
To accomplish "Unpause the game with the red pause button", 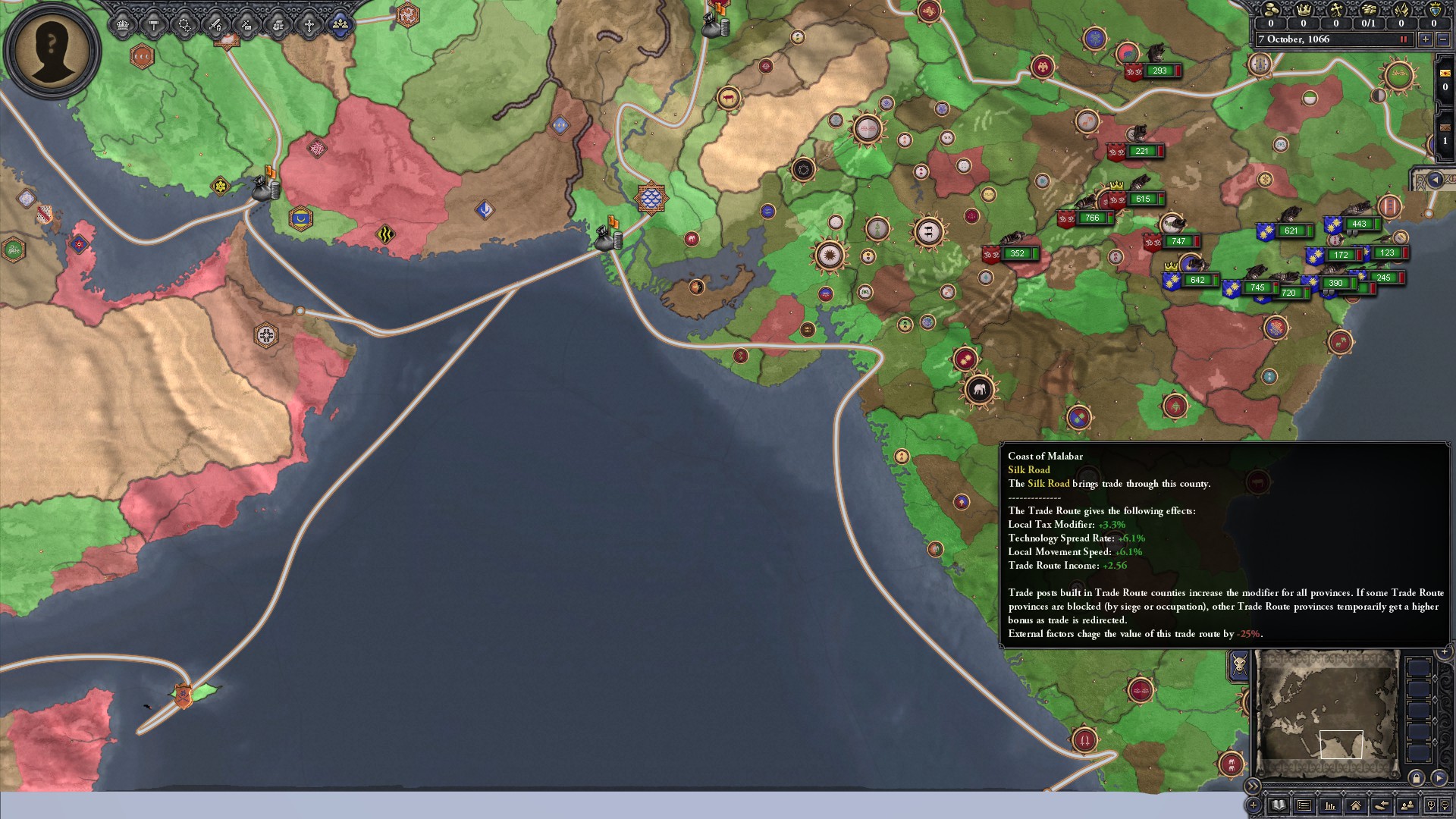I will [x=1405, y=39].
